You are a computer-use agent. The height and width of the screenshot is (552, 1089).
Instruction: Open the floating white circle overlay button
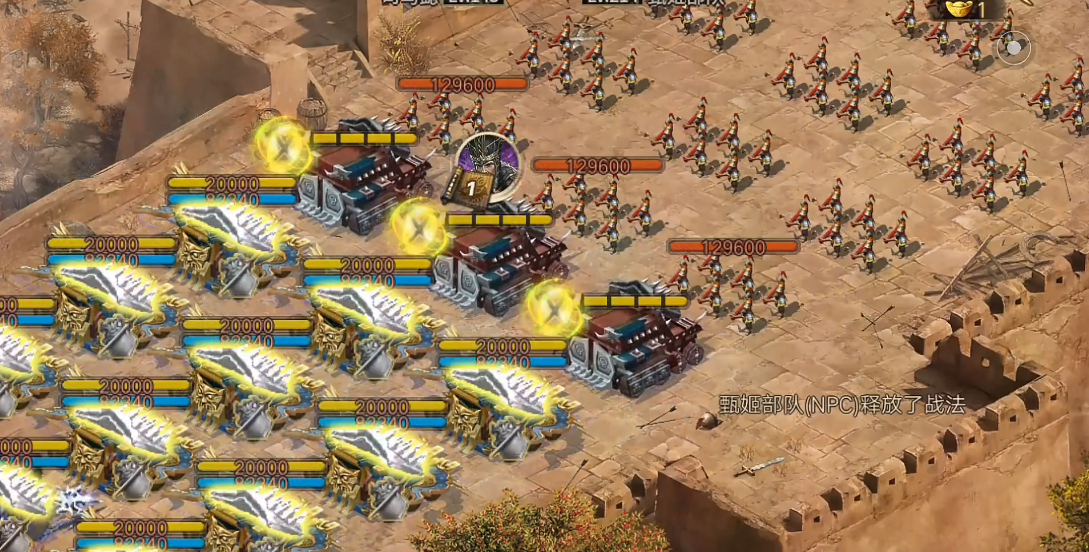(1013, 48)
